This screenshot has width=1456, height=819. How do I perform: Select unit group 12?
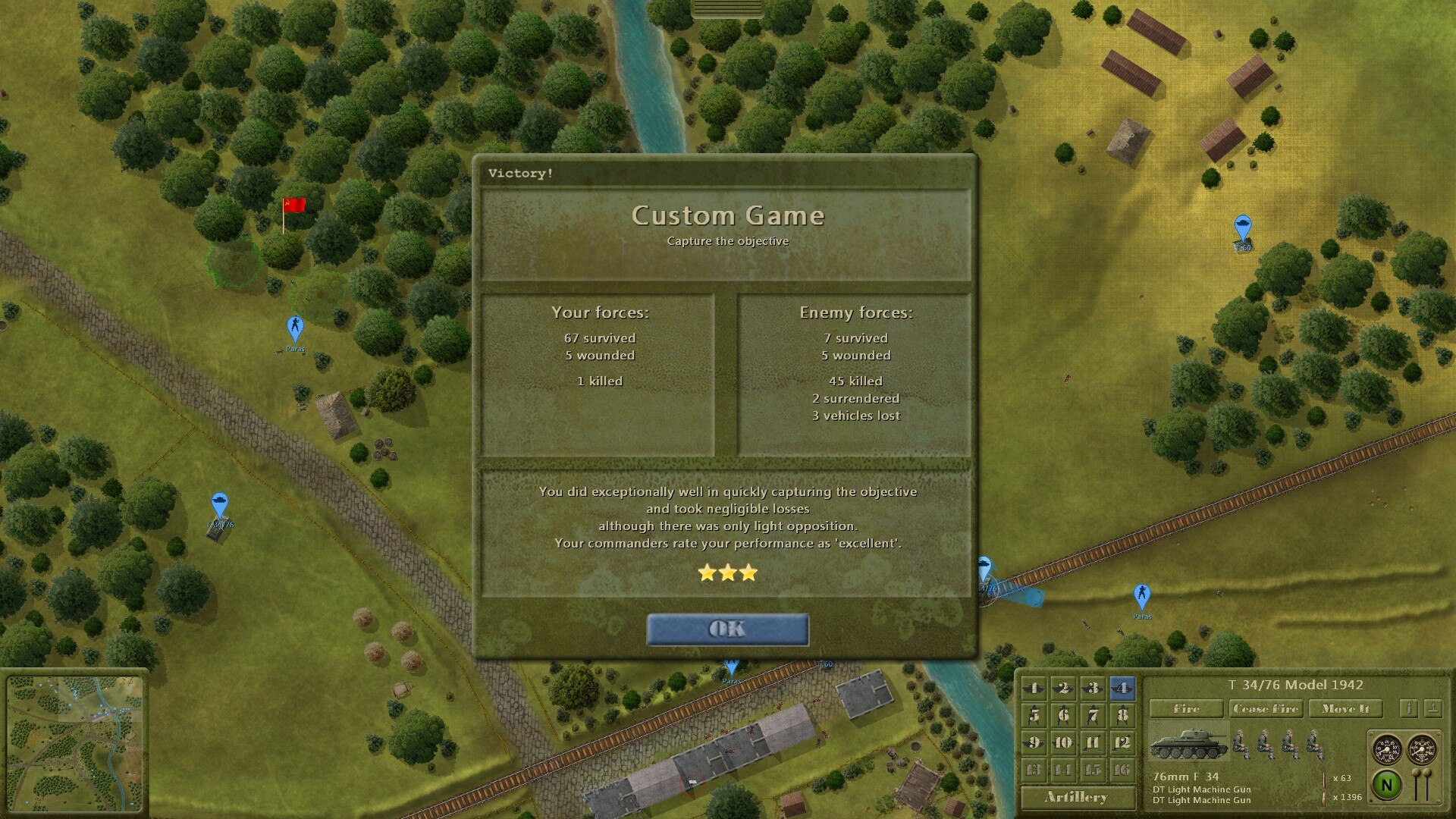[1122, 742]
